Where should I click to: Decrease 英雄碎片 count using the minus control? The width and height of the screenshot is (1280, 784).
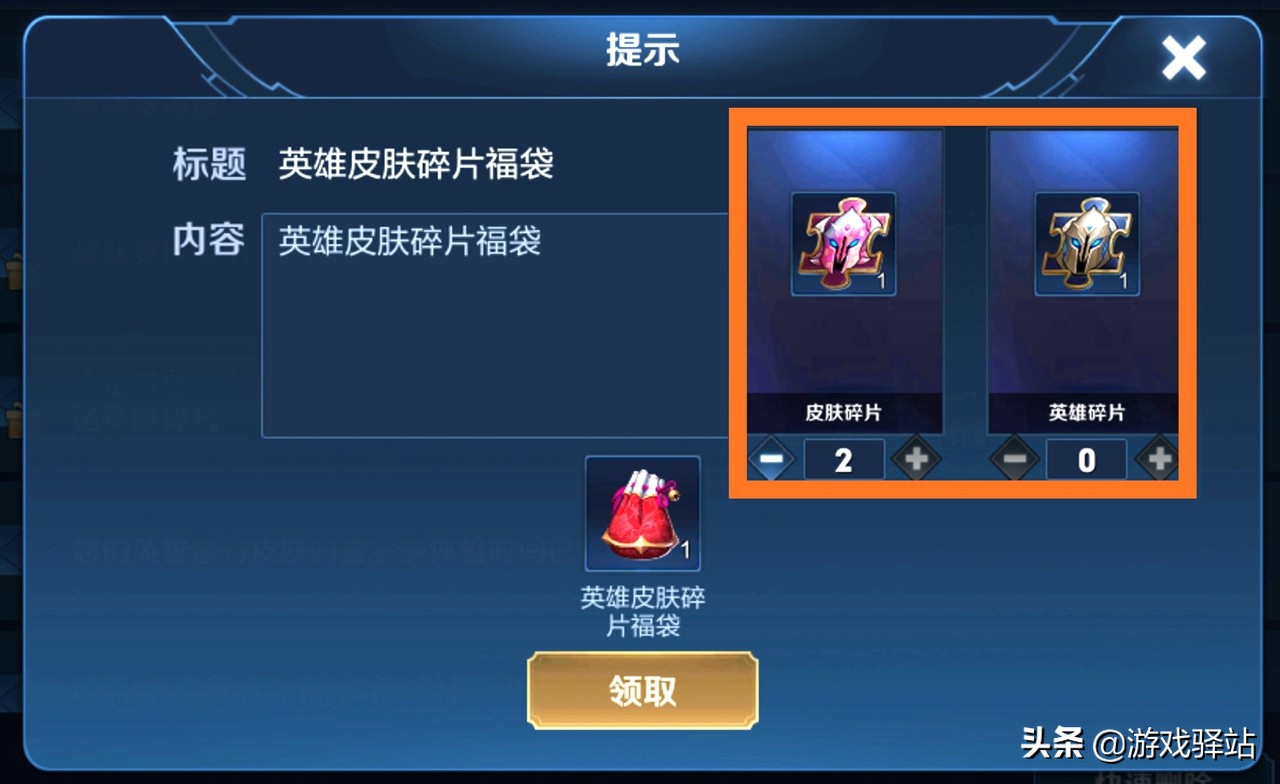(x=1015, y=459)
